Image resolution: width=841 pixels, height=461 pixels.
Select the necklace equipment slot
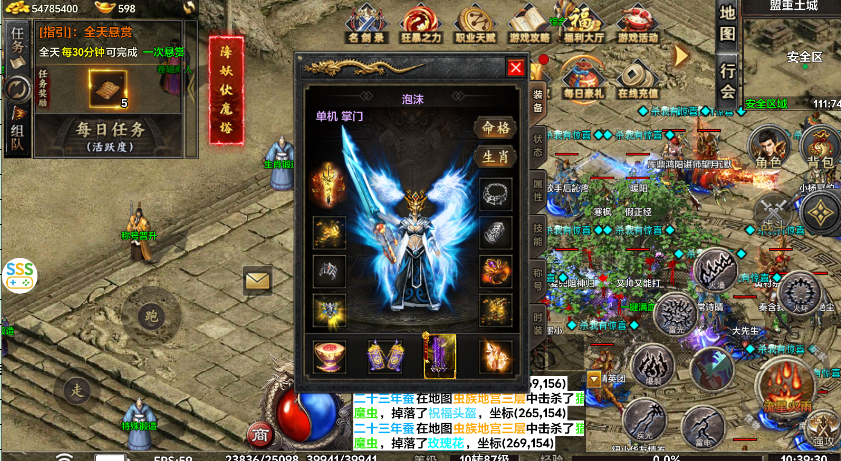pyautogui.click(x=496, y=192)
